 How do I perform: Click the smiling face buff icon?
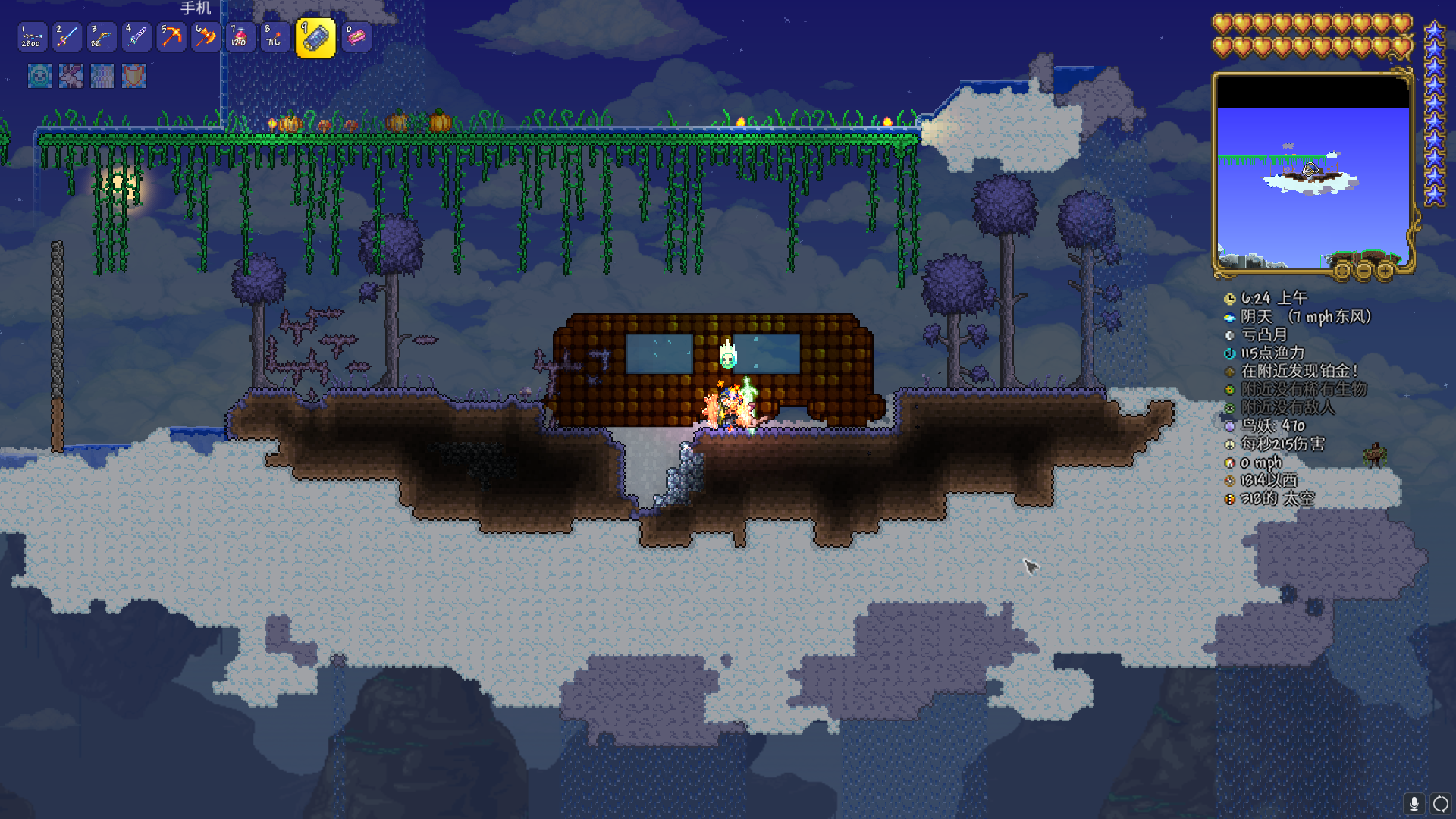point(39,76)
